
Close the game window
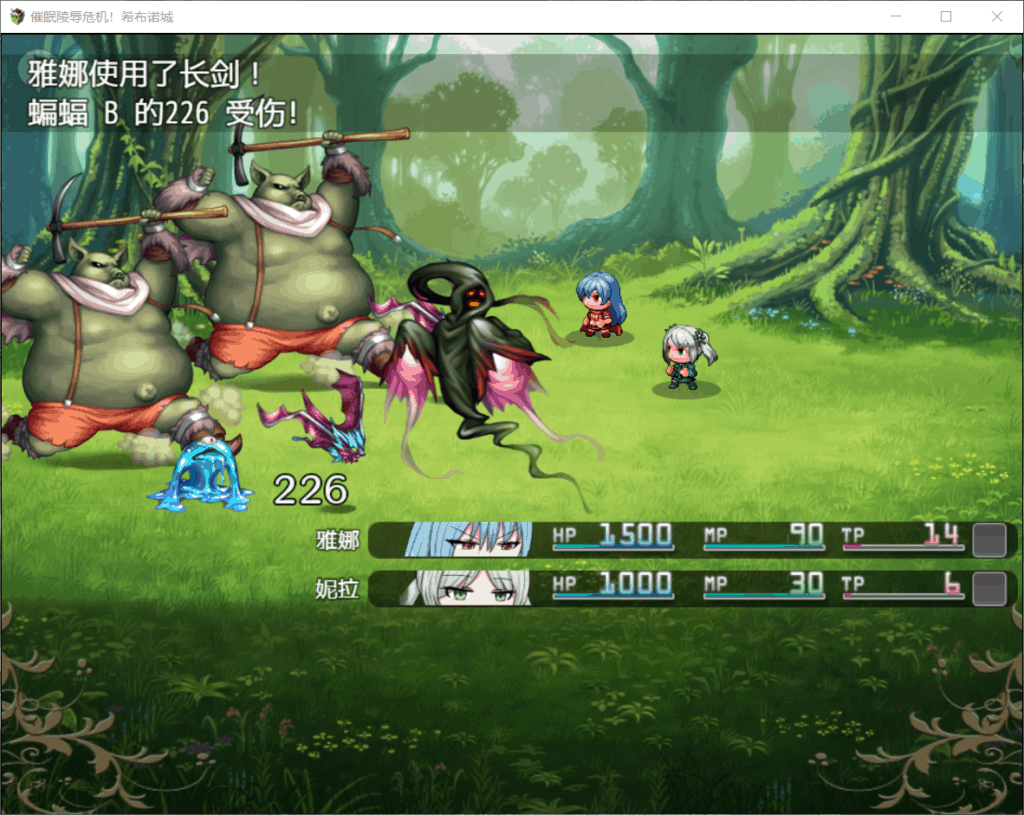(x=997, y=17)
